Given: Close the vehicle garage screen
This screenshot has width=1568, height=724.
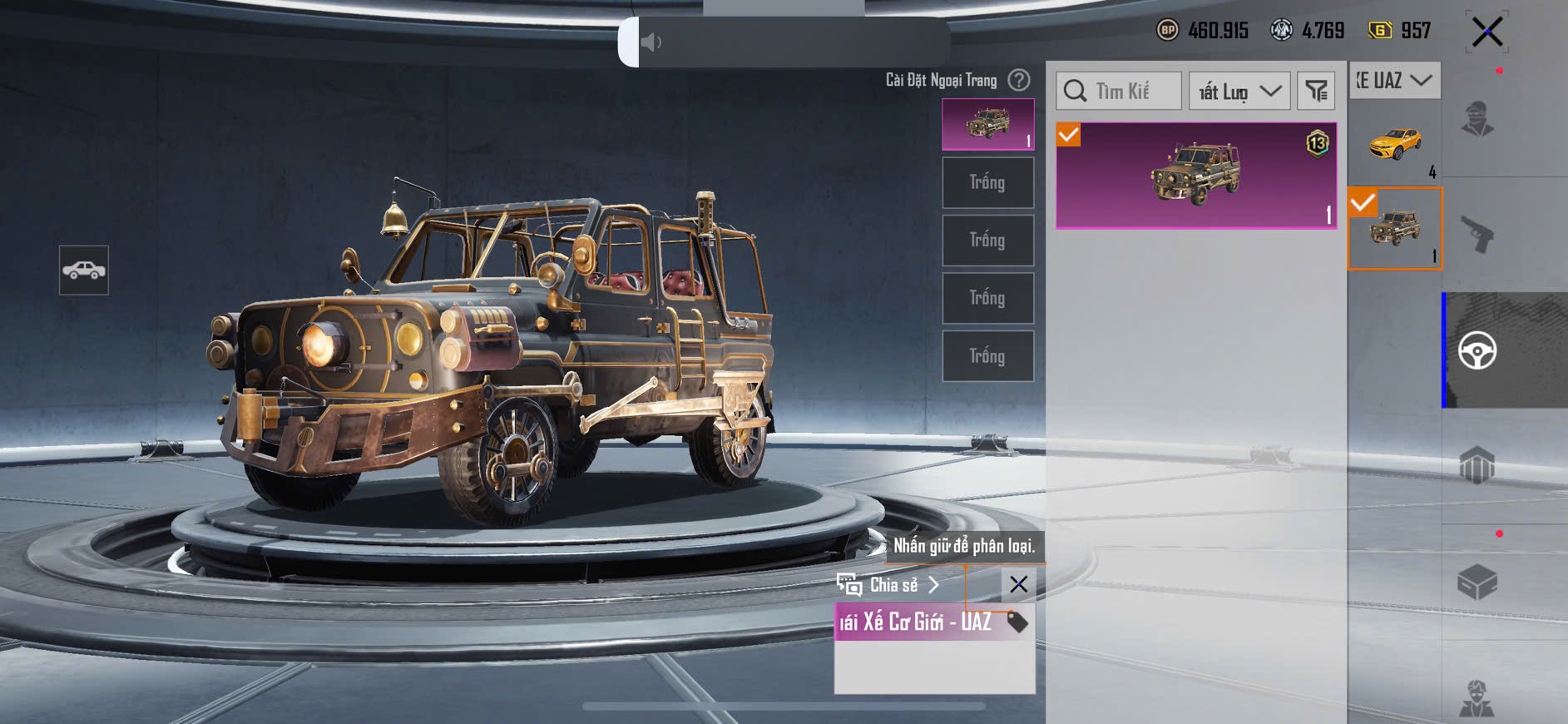Looking at the screenshot, I should coord(1486,32).
